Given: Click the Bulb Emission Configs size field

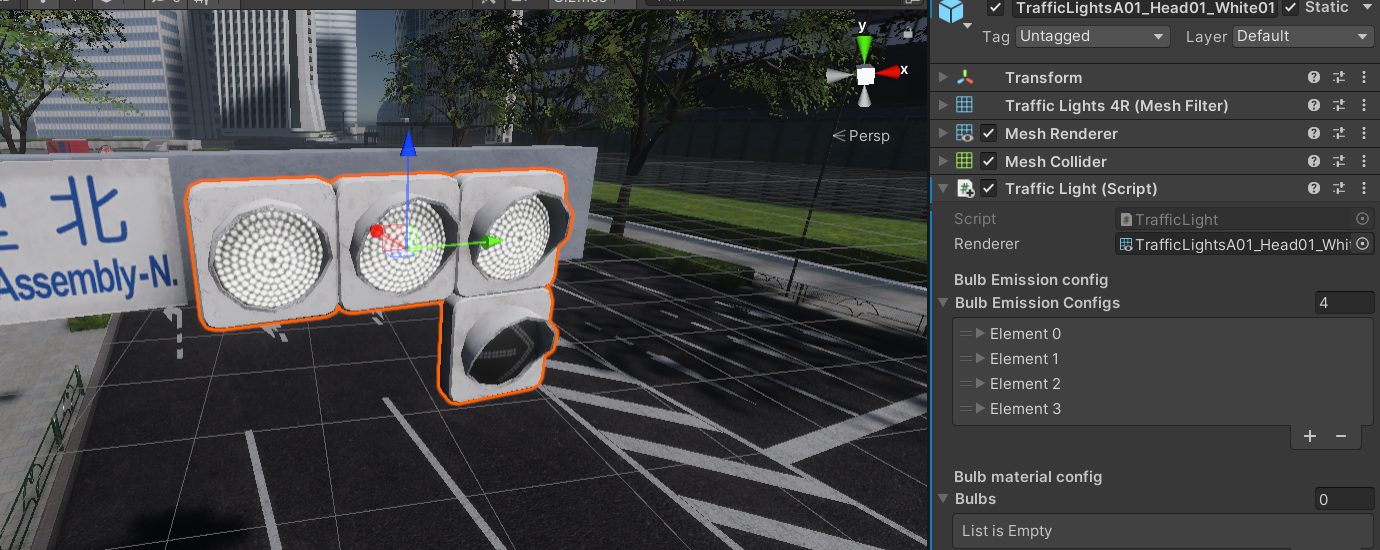Looking at the screenshot, I should tap(1344, 303).
